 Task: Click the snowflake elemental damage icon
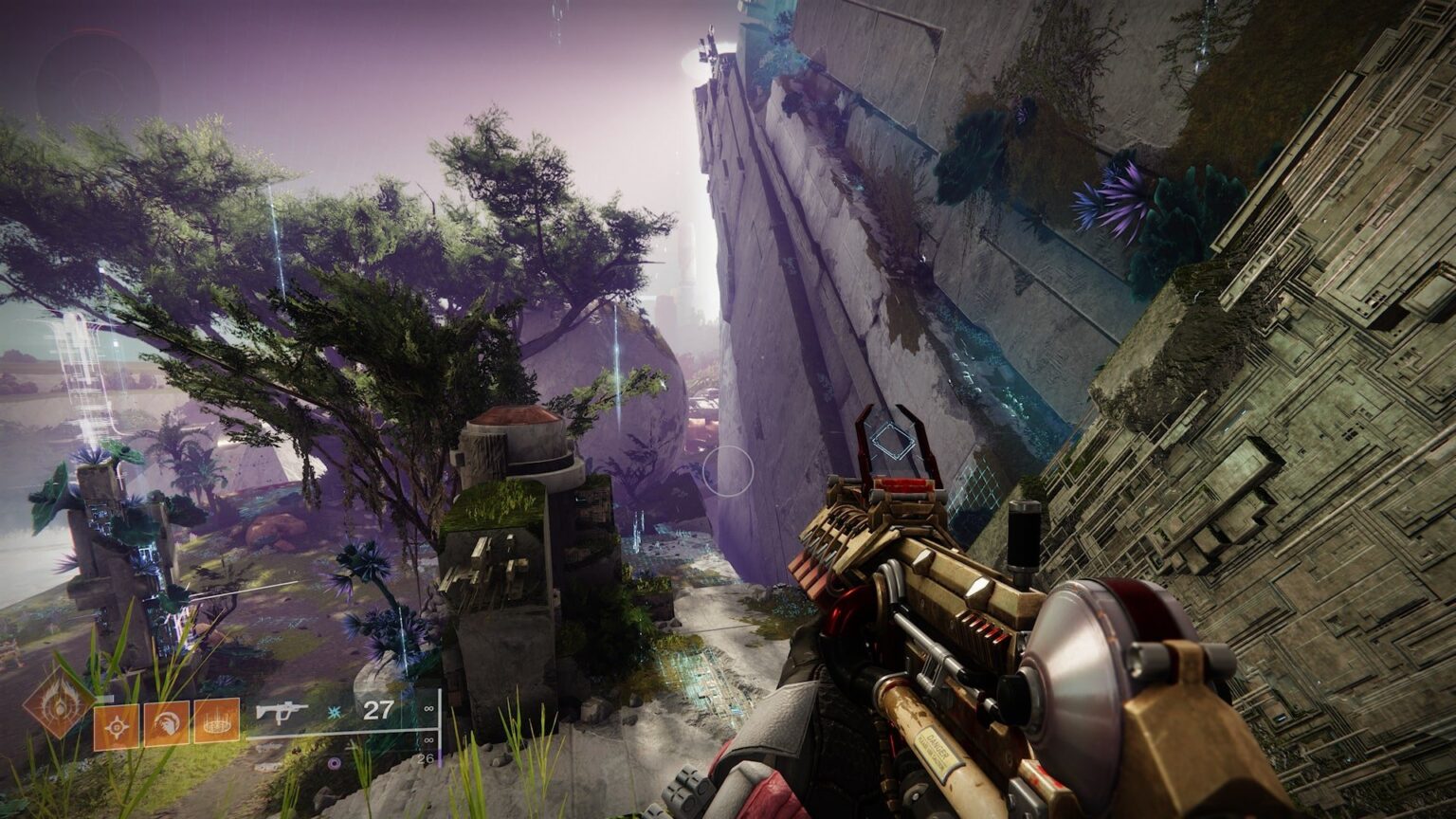pos(334,712)
